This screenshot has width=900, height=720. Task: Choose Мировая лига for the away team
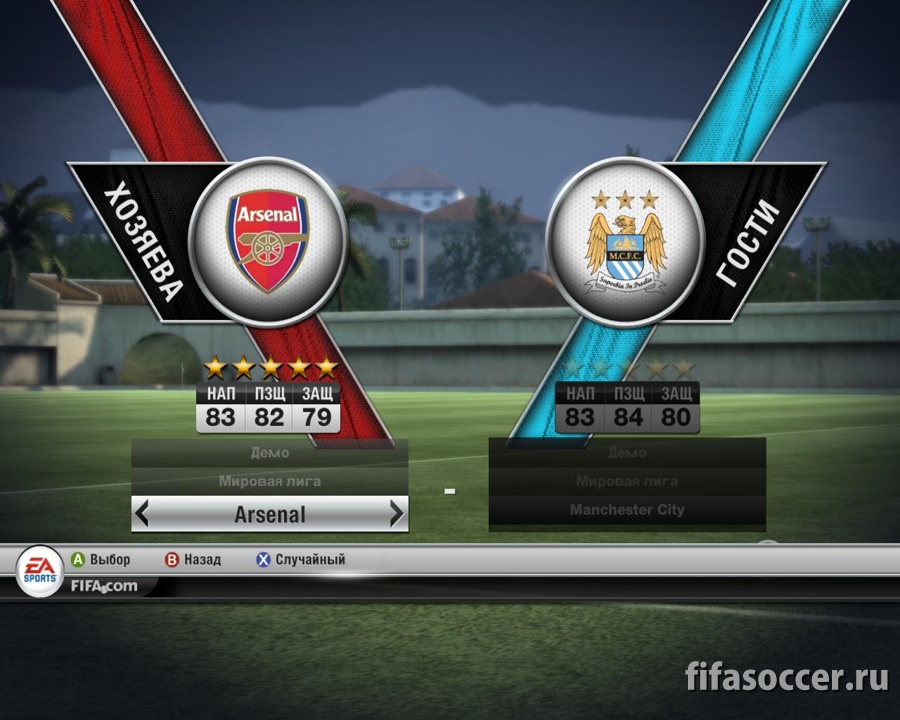point(627,481)
